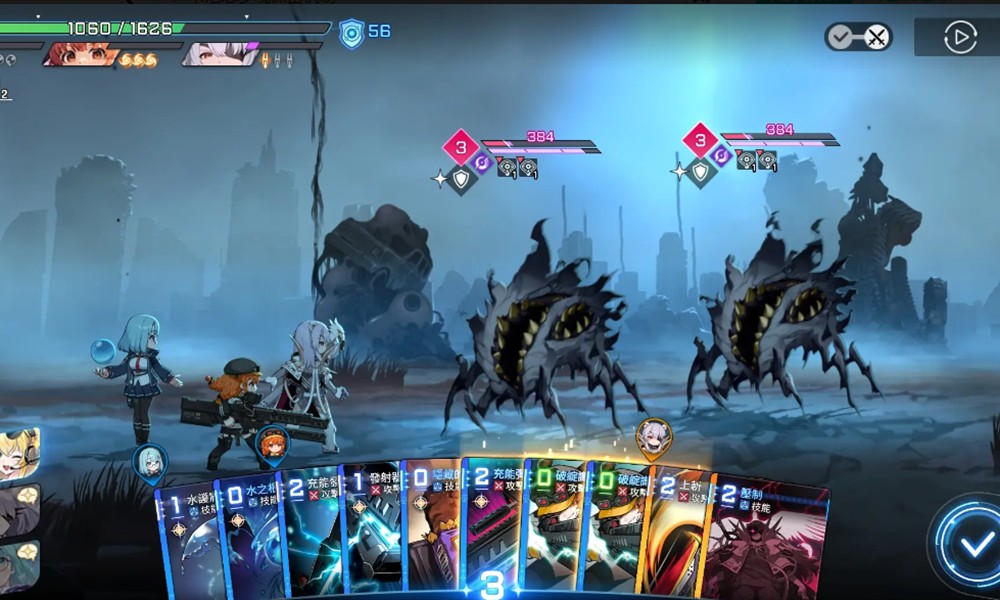Viewport: 1000px width, 600px height.
Task: Toggle the crossed-swords battle mode switch
Action: pyautogui.click(x=858, y=38)
